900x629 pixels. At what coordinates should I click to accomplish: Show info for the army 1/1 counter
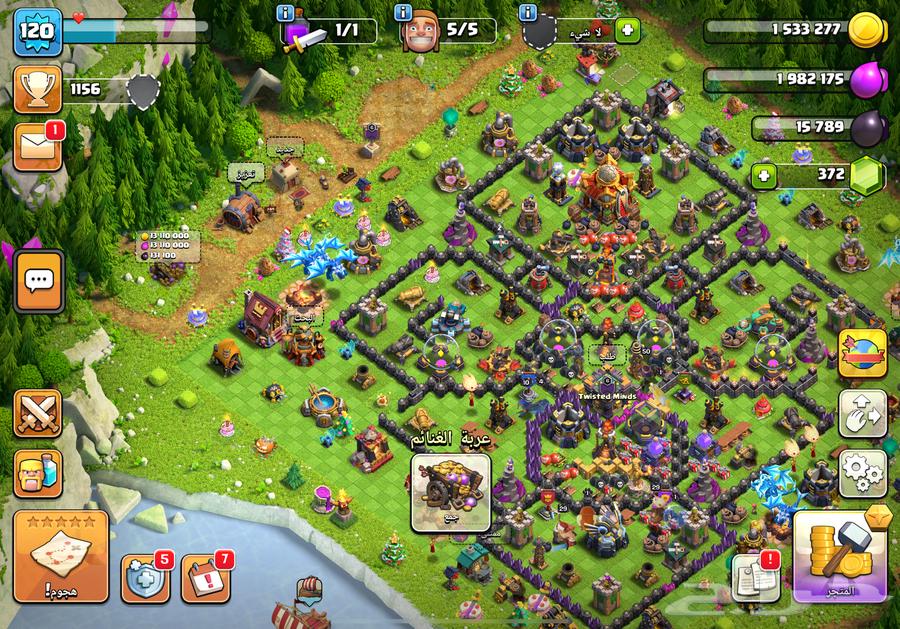tap(288, 13)
